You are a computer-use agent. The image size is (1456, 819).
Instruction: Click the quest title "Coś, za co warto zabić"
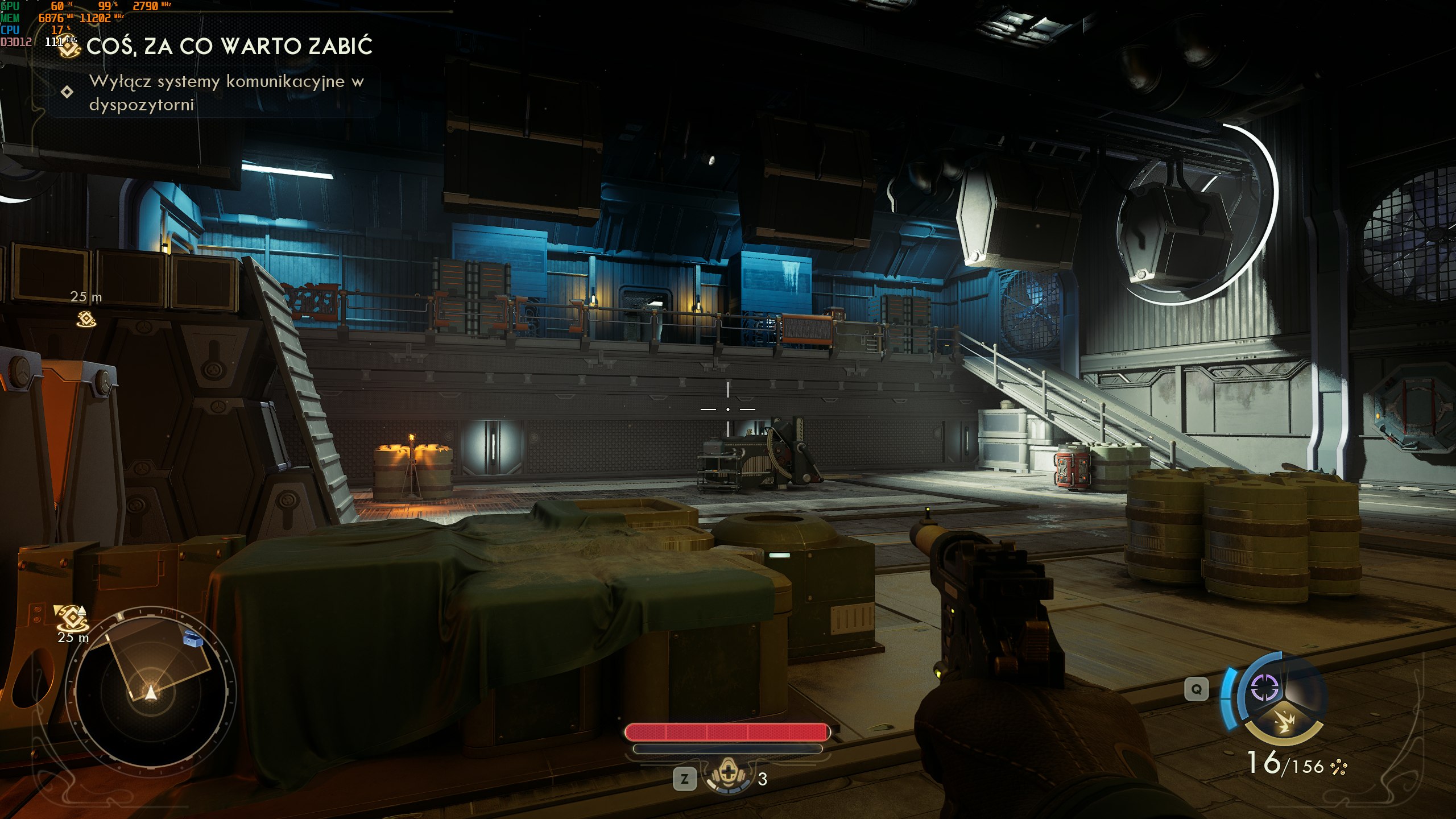(229, 47)
